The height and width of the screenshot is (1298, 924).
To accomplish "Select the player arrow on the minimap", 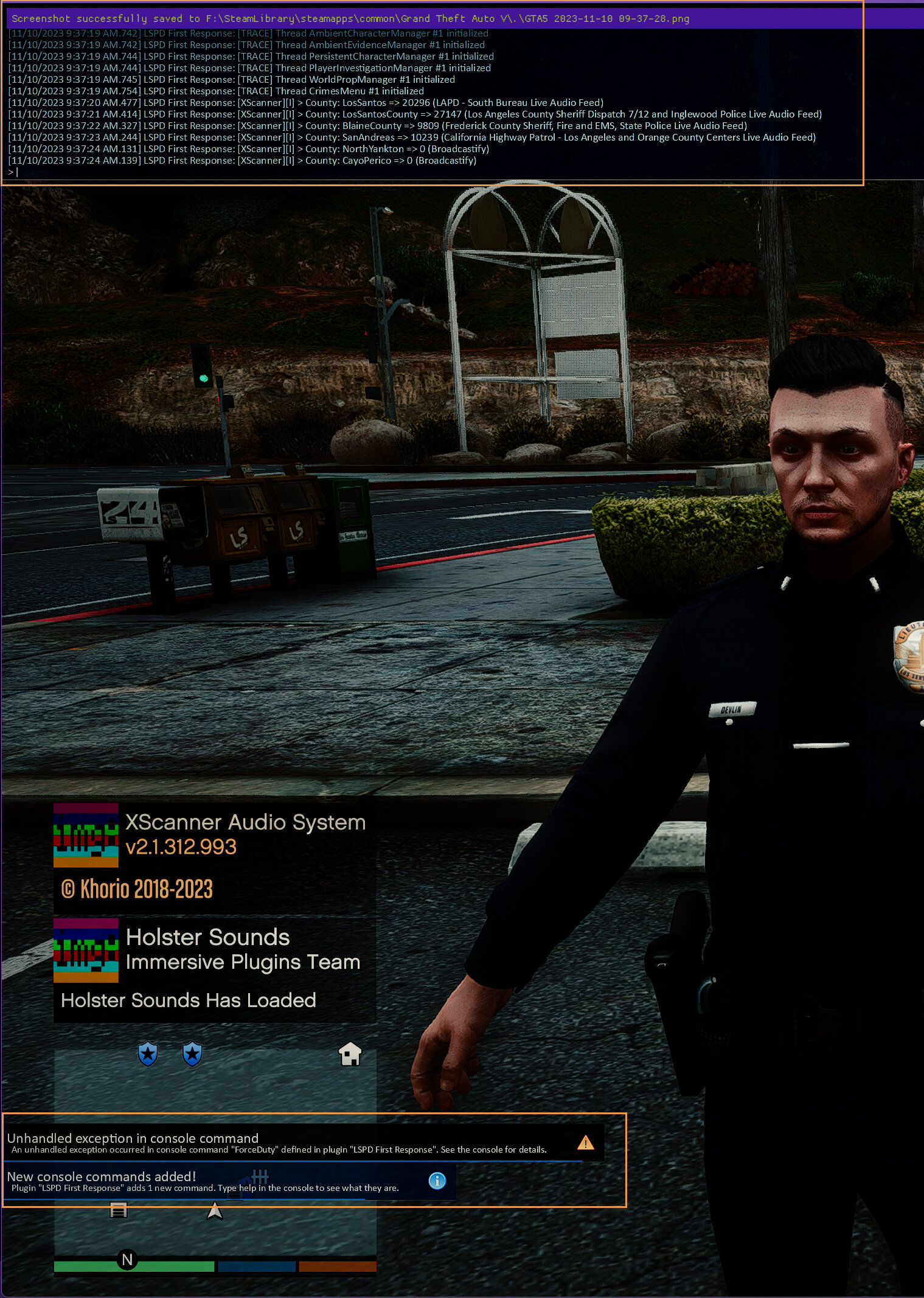I will click(215, 1211).
